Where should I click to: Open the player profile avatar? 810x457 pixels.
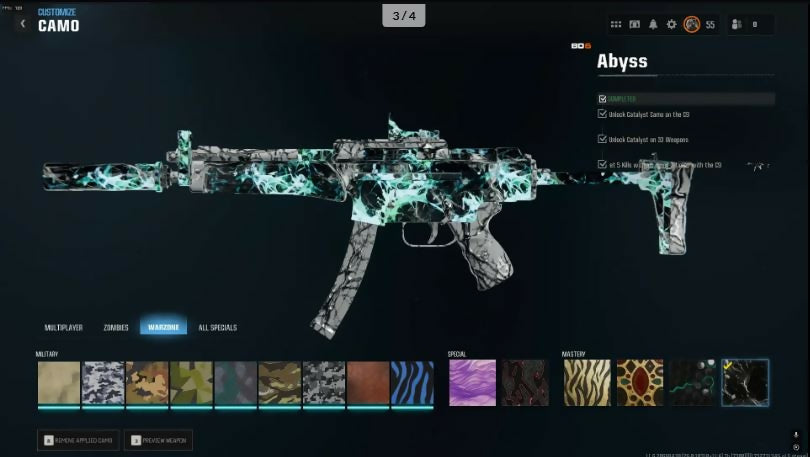click(691, 24)
